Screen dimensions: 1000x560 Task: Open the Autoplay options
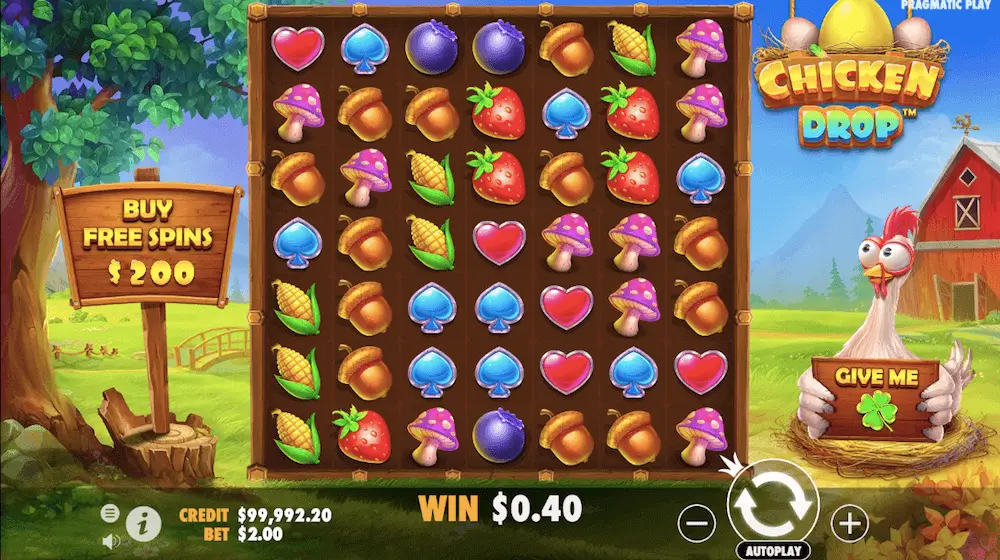772,551
